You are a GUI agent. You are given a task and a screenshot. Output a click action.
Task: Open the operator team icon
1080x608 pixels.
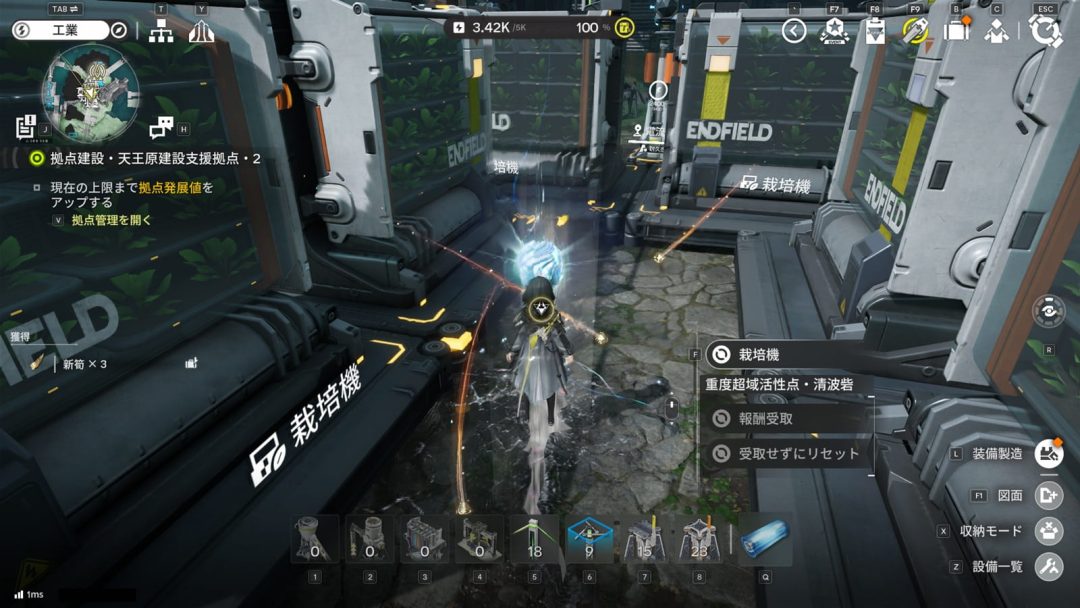[x=995, y=31]
